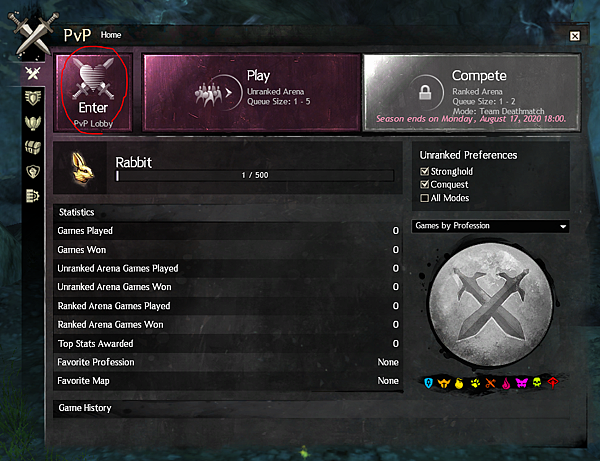Open the list-and-gear sidebar tab
600x461 pixels.
pyautogui.click(x=33, y=196)
